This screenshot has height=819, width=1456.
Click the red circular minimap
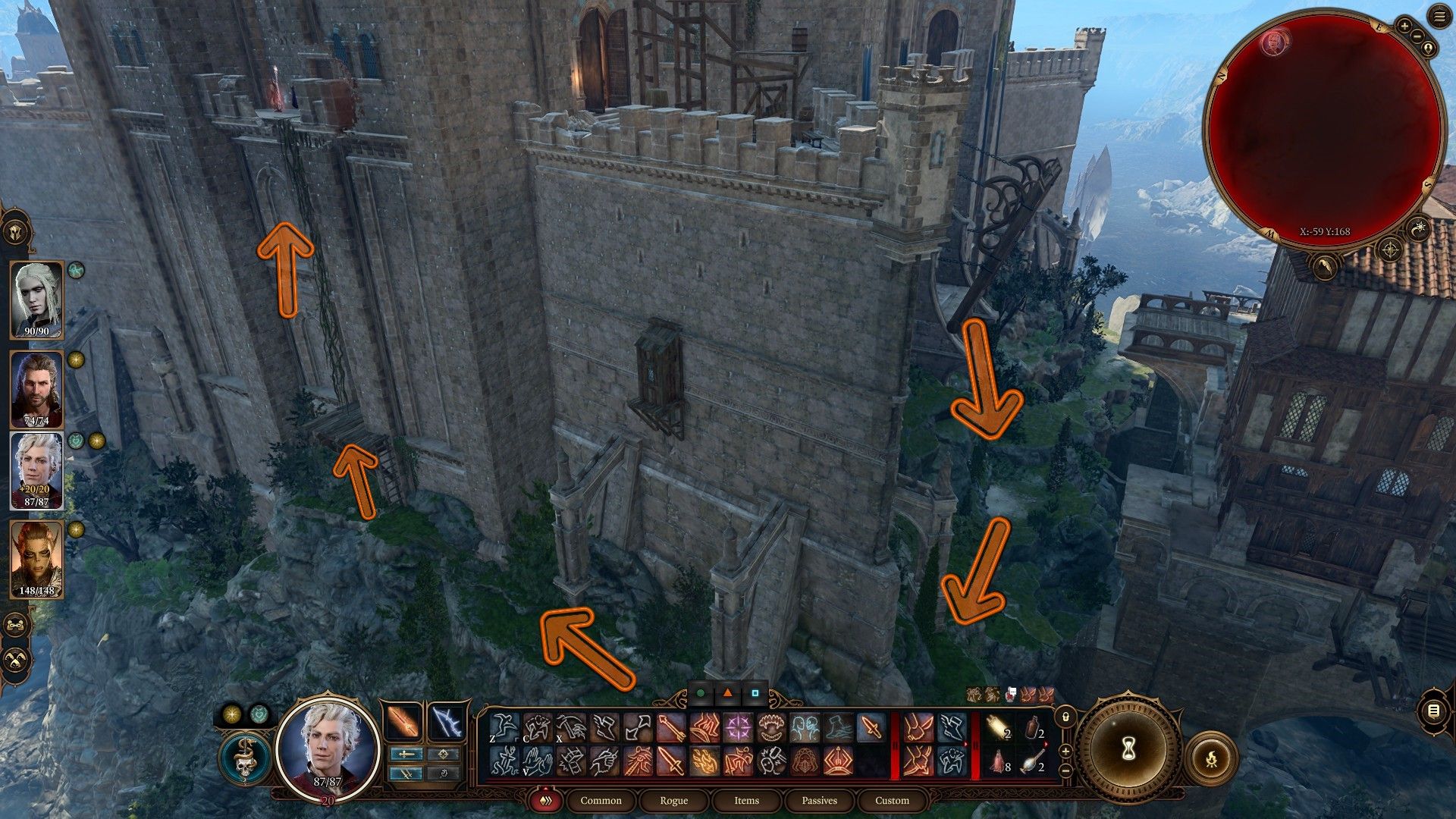[x=1323, y=125]
